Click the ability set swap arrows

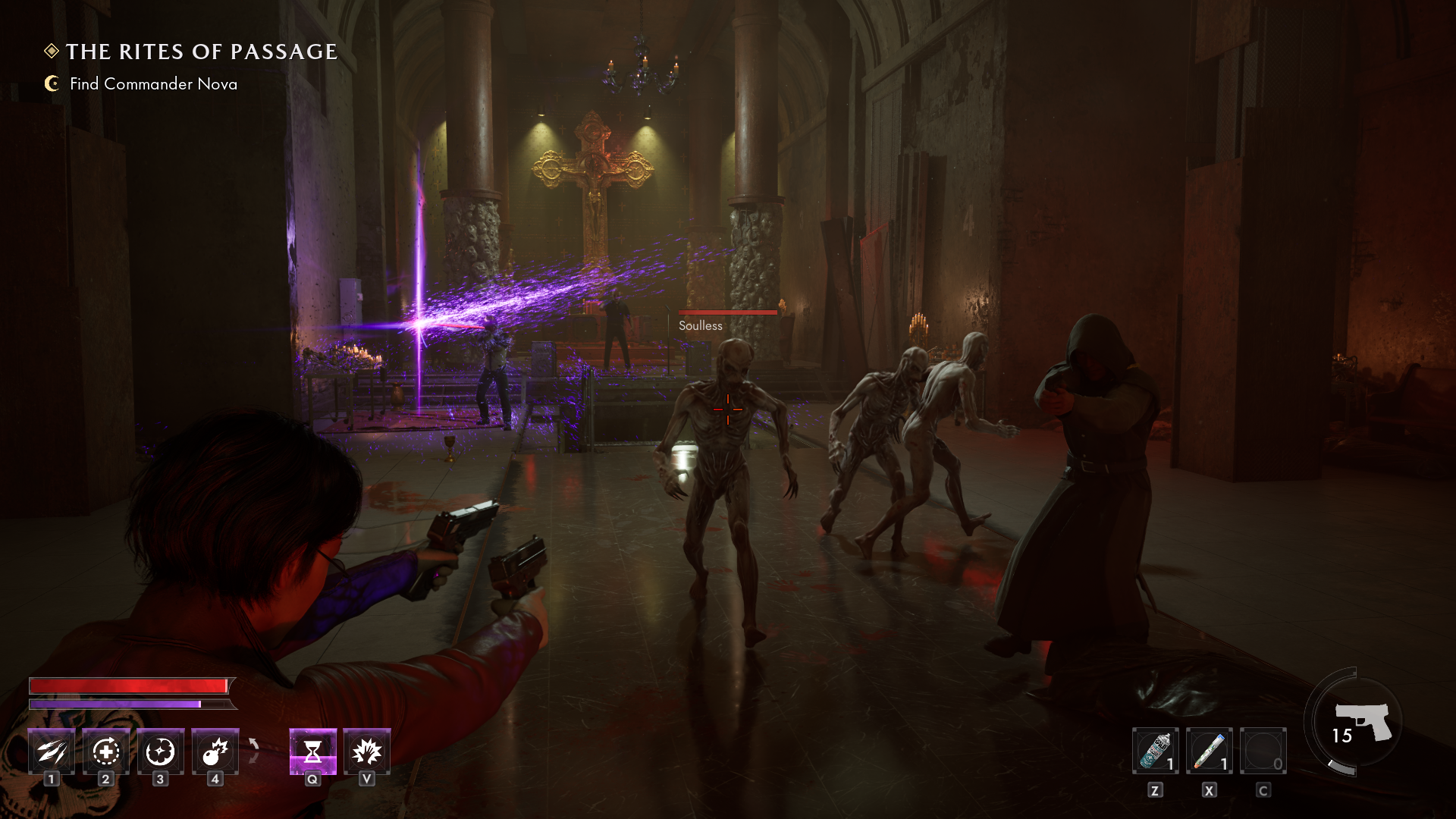click(x=254, y=751)
